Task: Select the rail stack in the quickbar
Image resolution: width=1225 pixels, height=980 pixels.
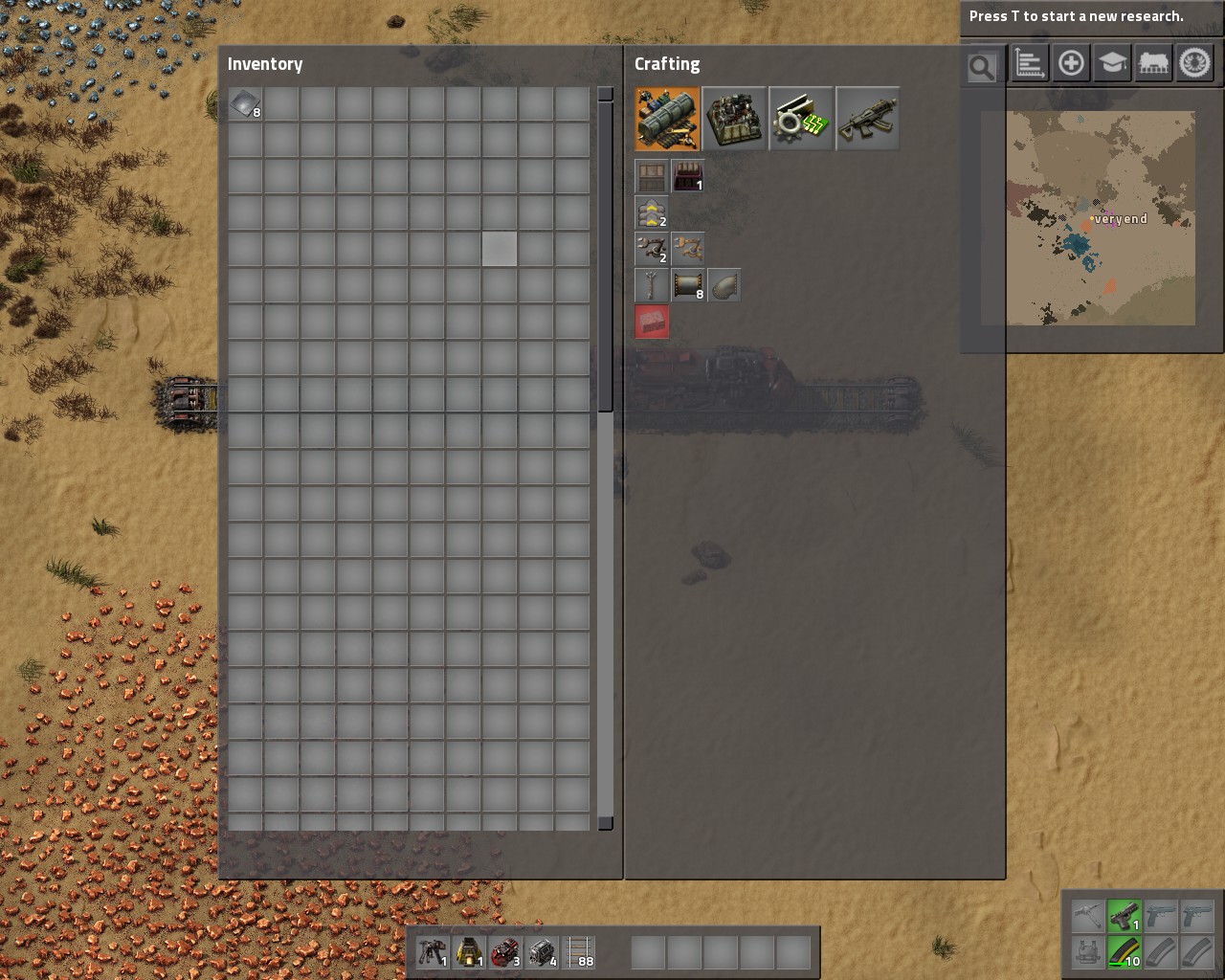Action: tap(579, 952)
